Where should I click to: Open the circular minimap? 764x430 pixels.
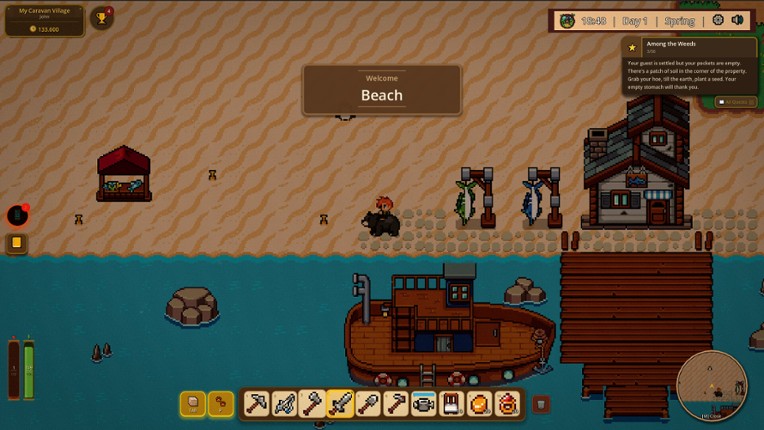click(711, 386)
